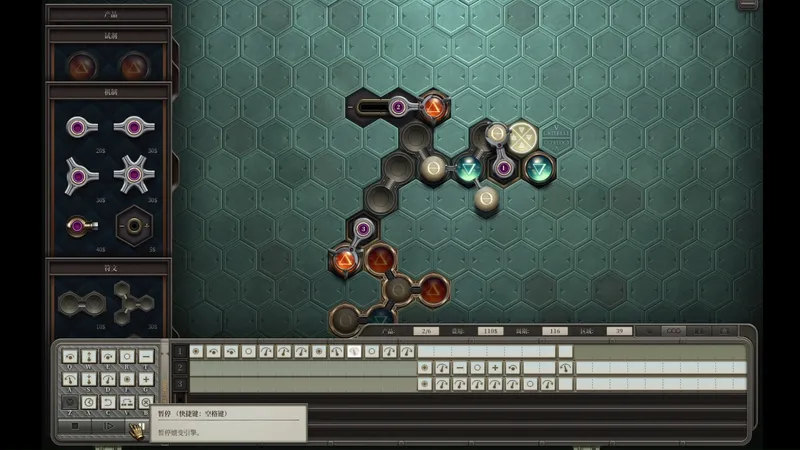This screenshot has width=800, height=450.
Task: Choose the plus track-advance instruction
Action: 146,379
